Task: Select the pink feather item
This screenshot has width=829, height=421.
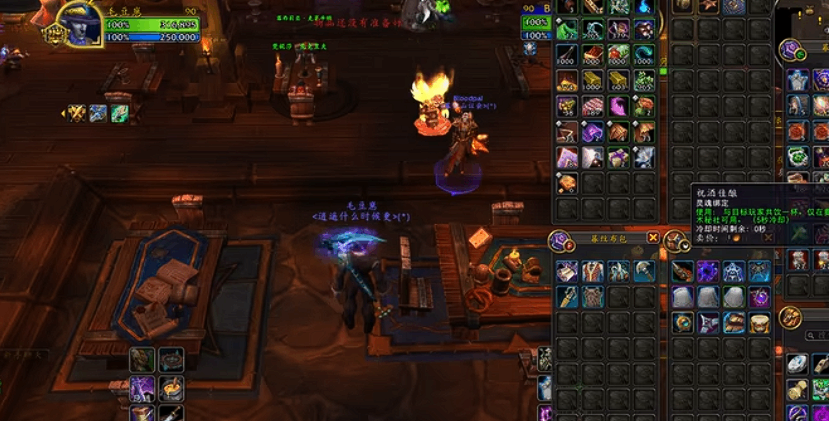Action: [x=618, y=106]
